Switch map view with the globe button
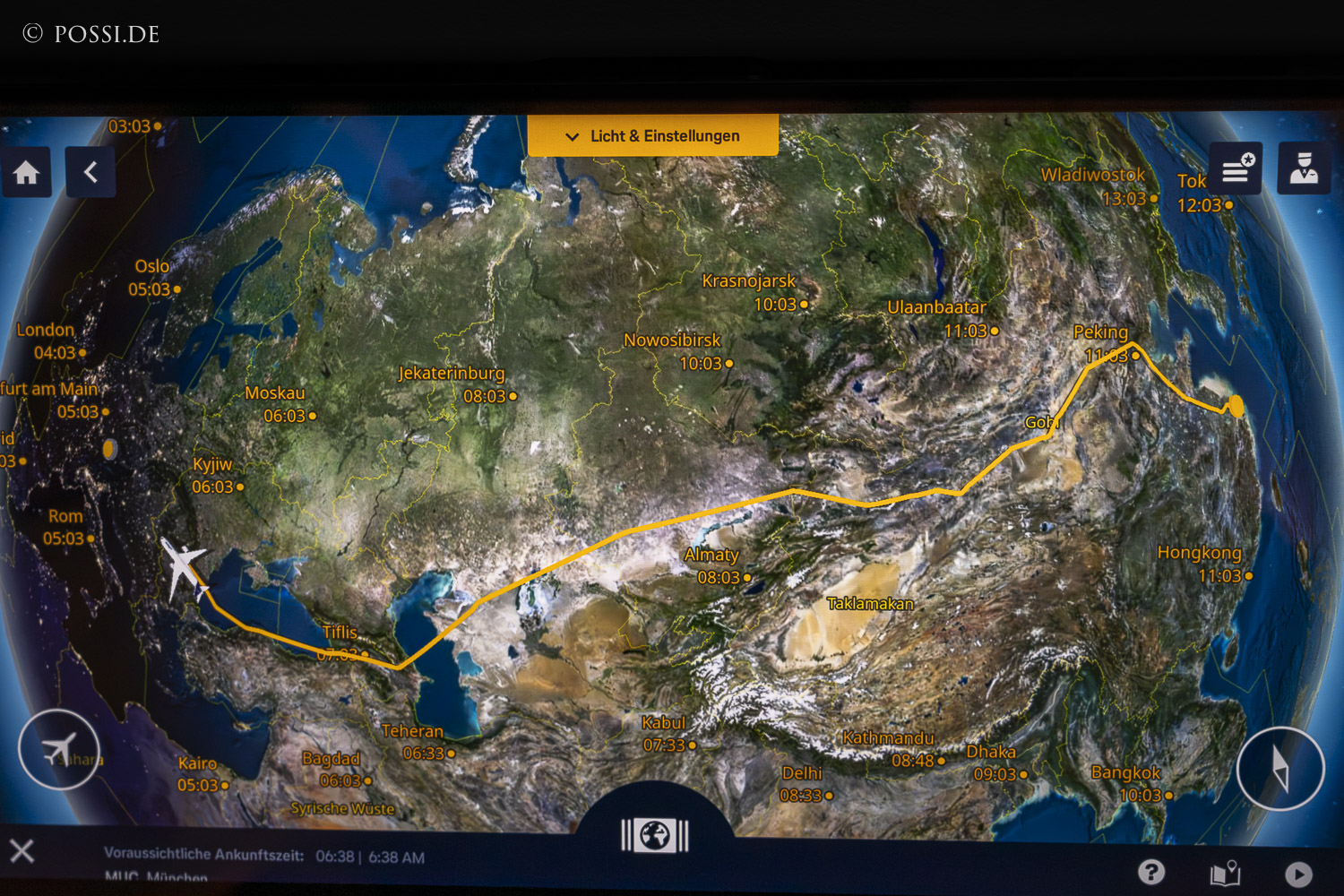 pyautogui.click(x=655, y=835)
